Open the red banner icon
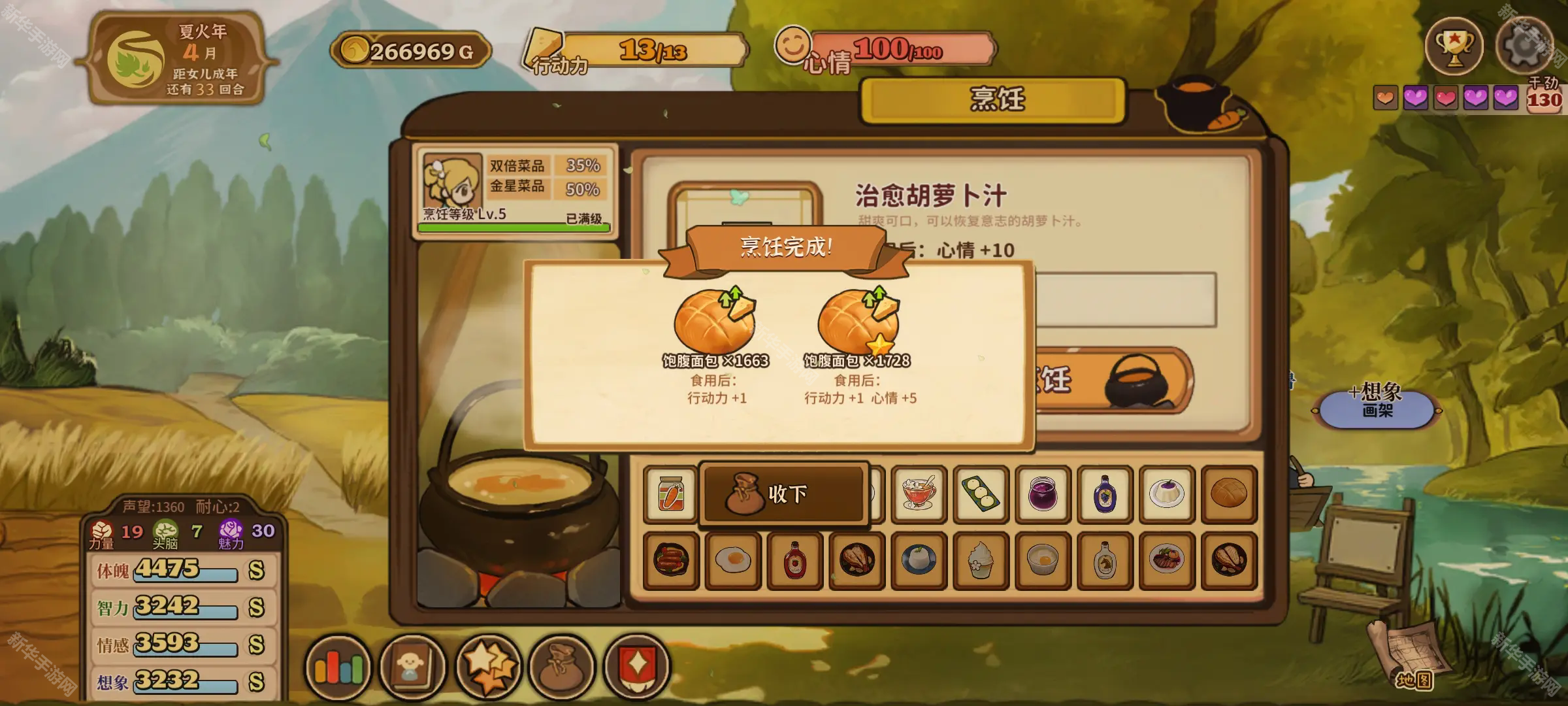Image resolution: width=1568 pixels, height=706 pixels. (x=636, y=668)
